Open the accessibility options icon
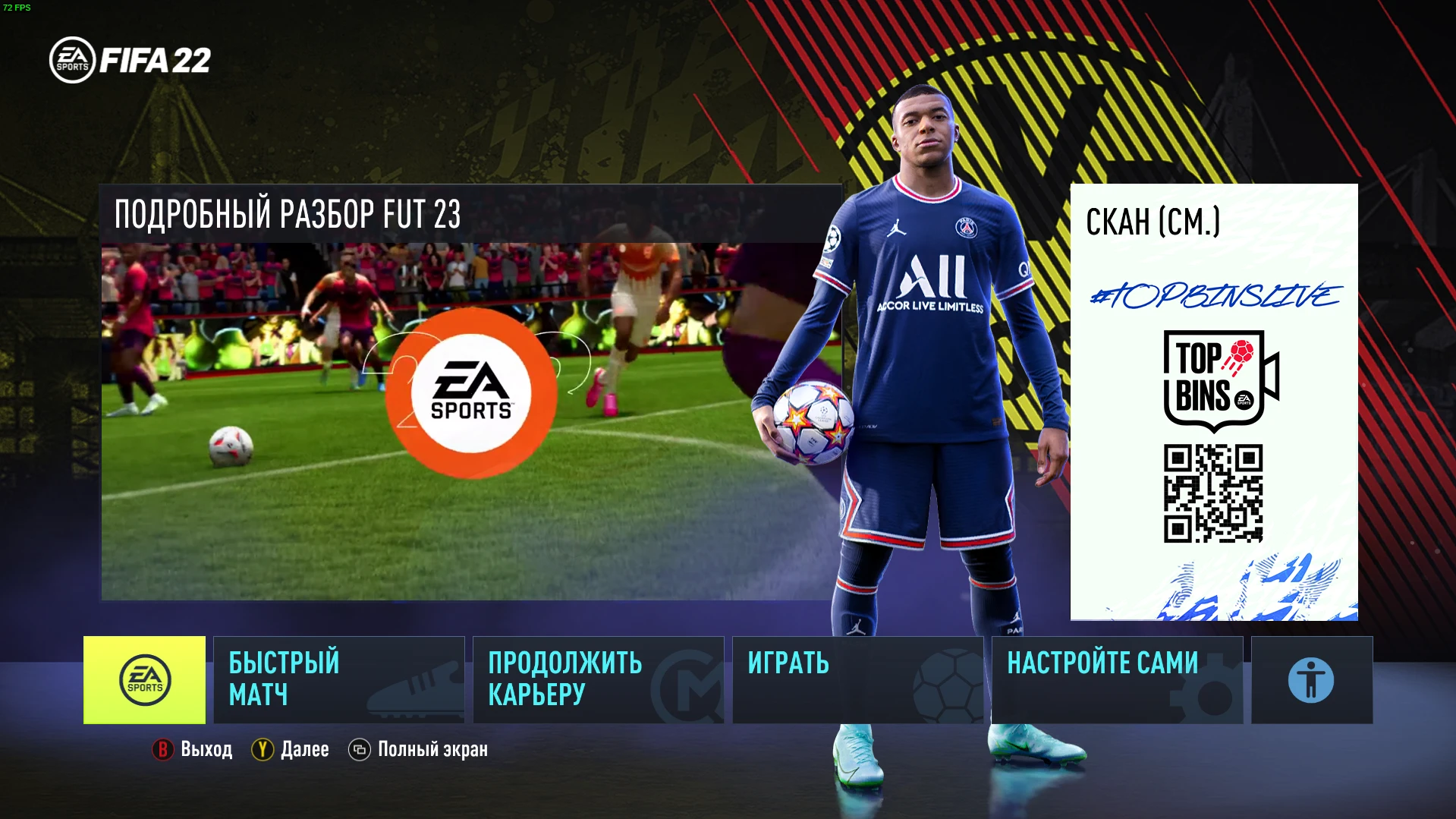Screen dimensions: 1456x819 [1310, 679]
